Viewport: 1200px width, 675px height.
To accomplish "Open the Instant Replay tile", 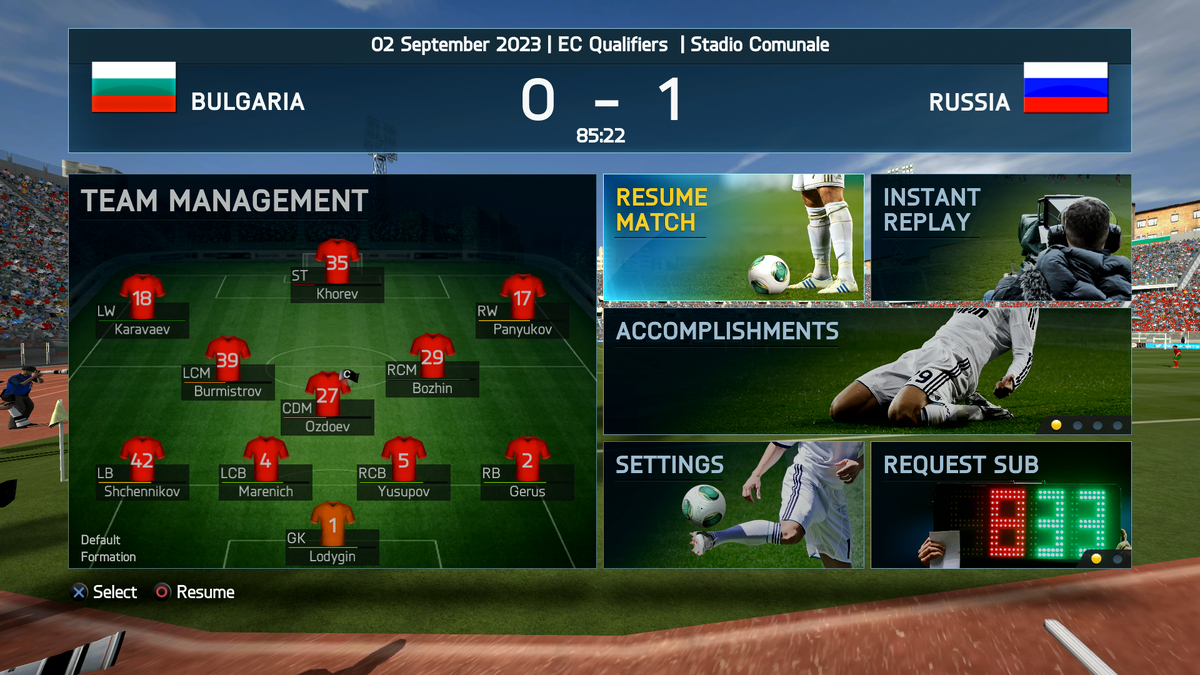I will 1000,237.
